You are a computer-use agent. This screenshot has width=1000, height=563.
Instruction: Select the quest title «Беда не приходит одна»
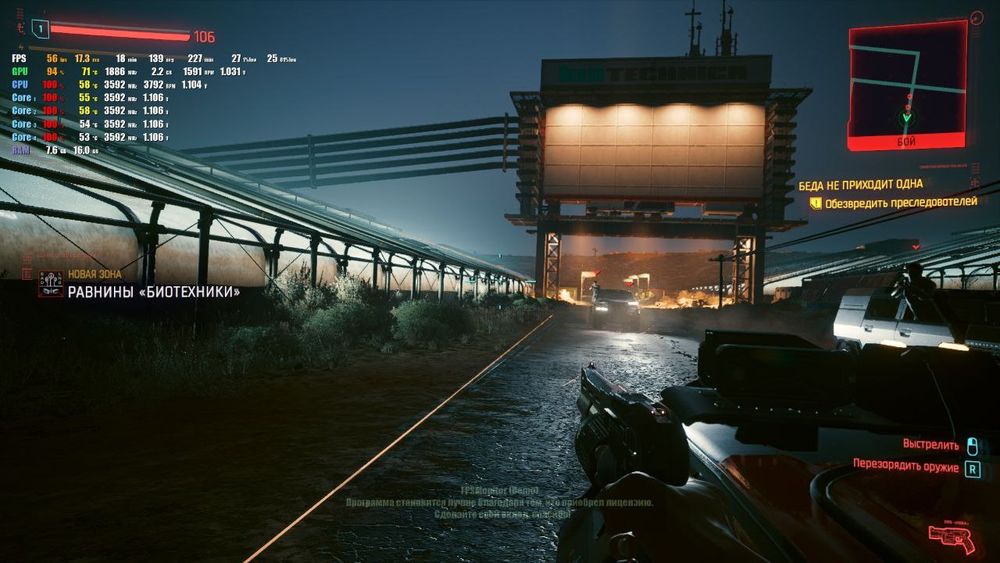860,185
